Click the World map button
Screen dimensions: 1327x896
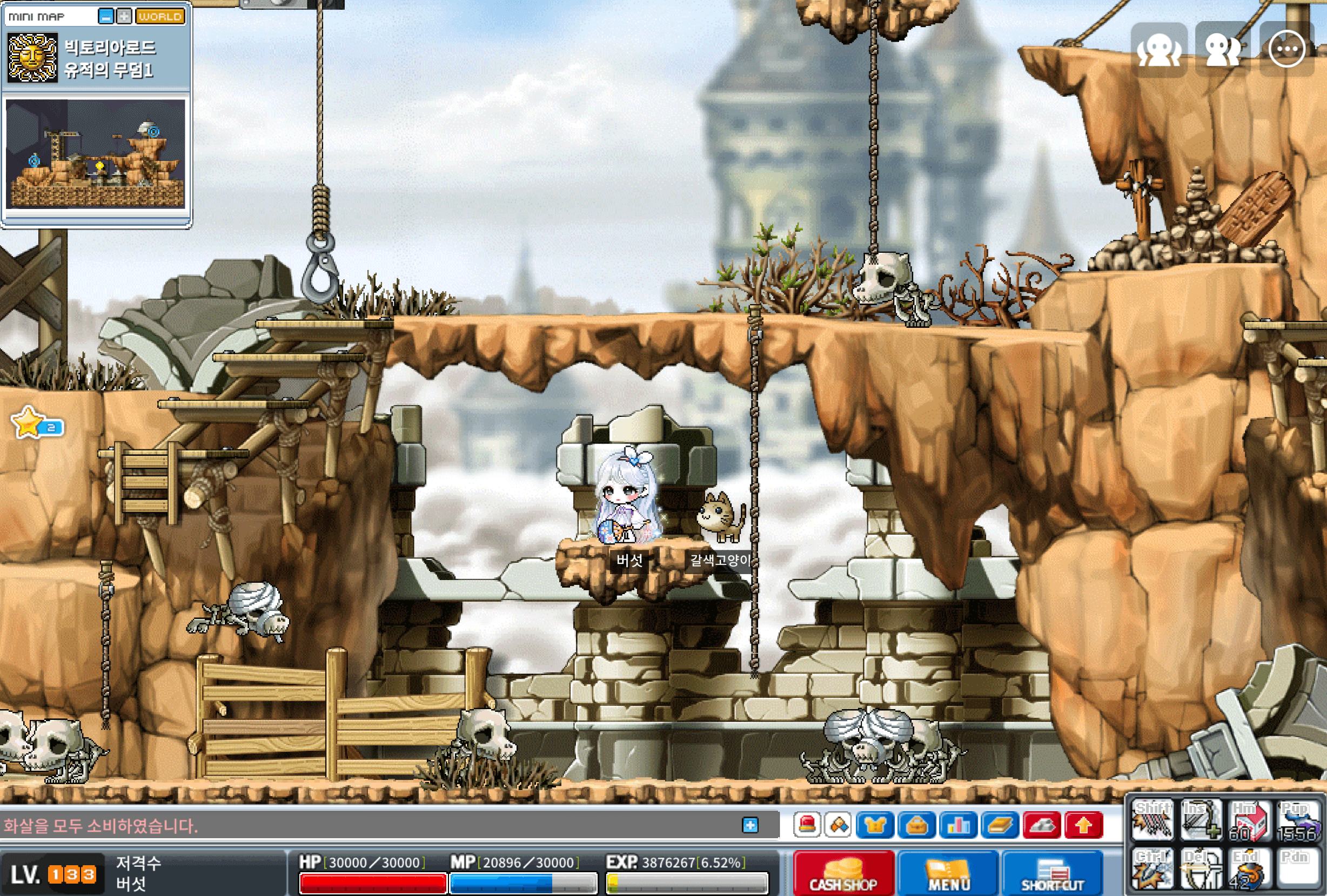click(160, 17)
